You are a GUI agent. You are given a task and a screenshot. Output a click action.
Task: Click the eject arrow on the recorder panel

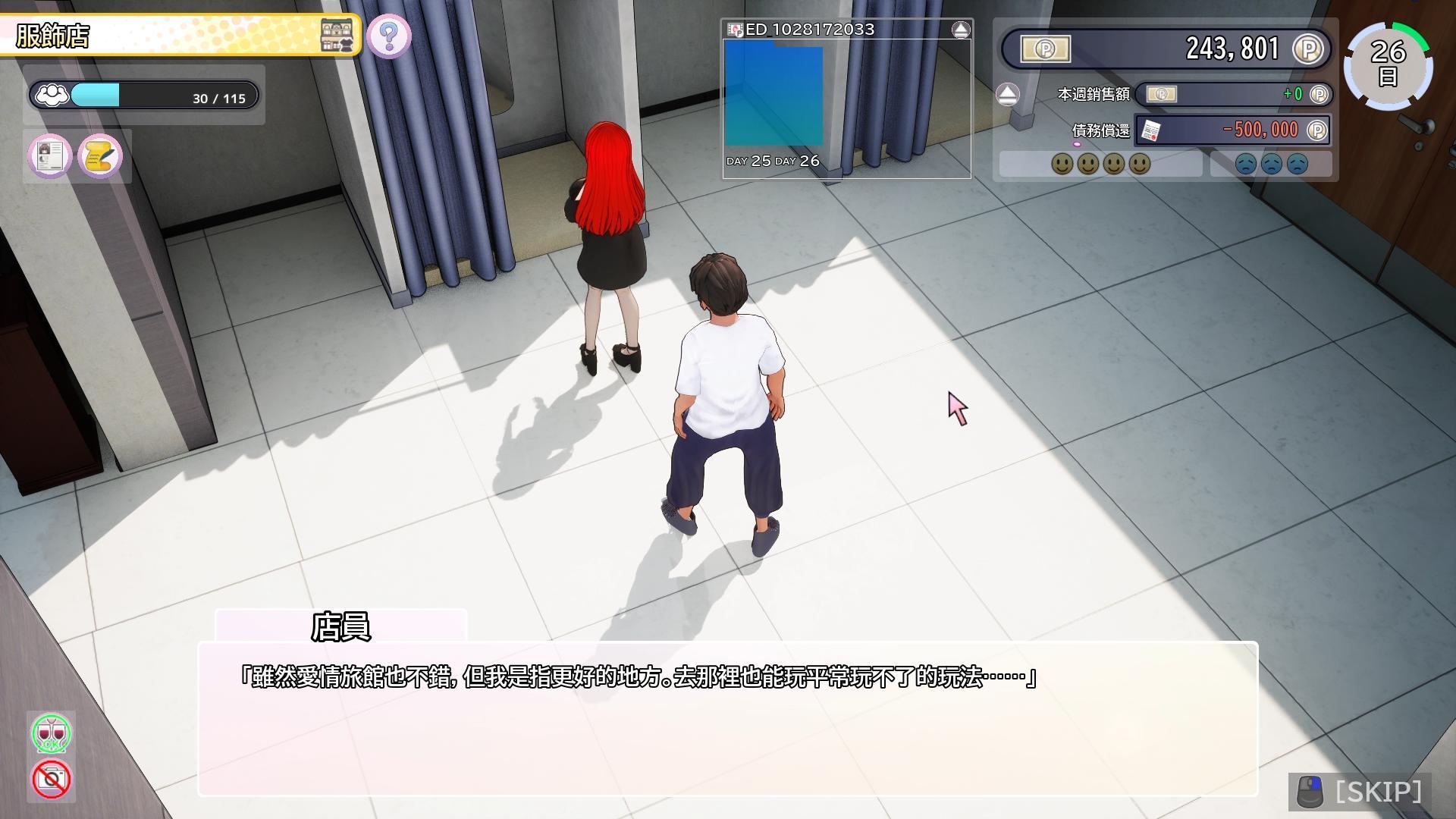point(960,29)
